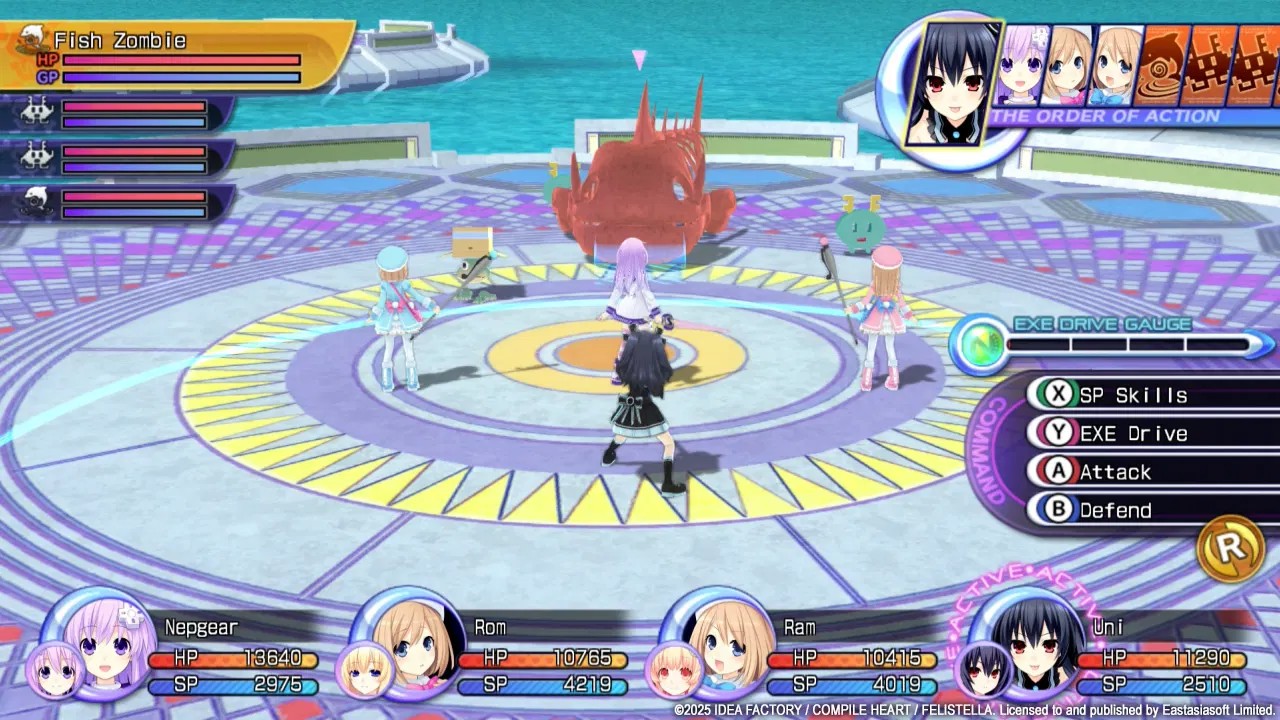The image size is (1280, 720).
Task: Click the red A button icon next to Attack
Action: (1058, 472)
